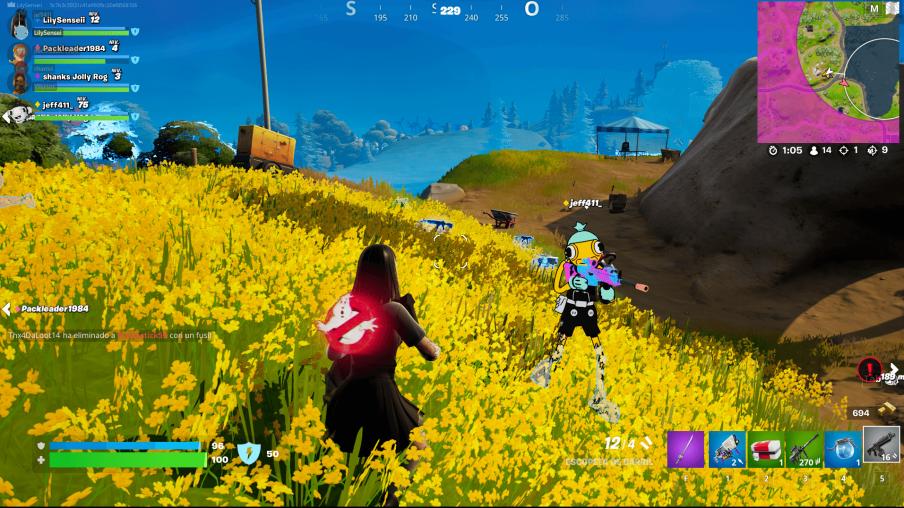Equip the green rifle with 270 ammo

(x=804, y=449)
